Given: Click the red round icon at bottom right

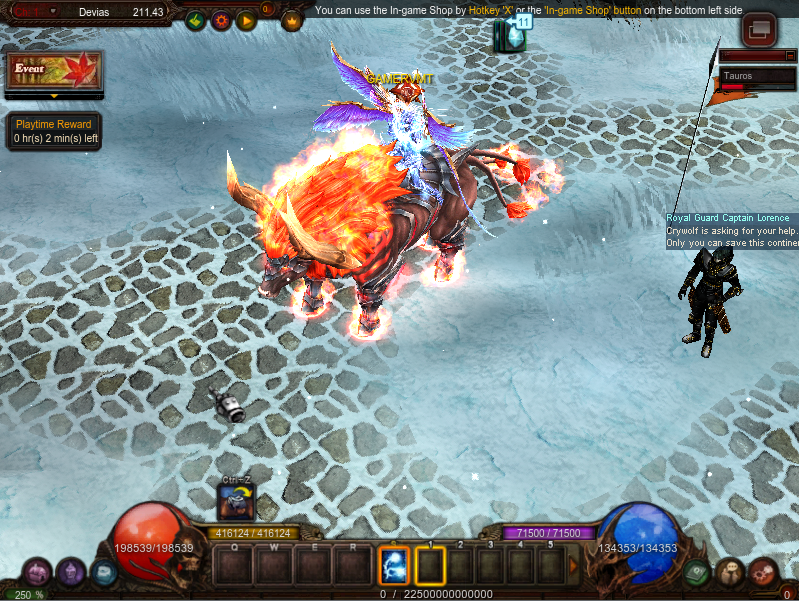Looking at the screenshot, I should 763,572.
